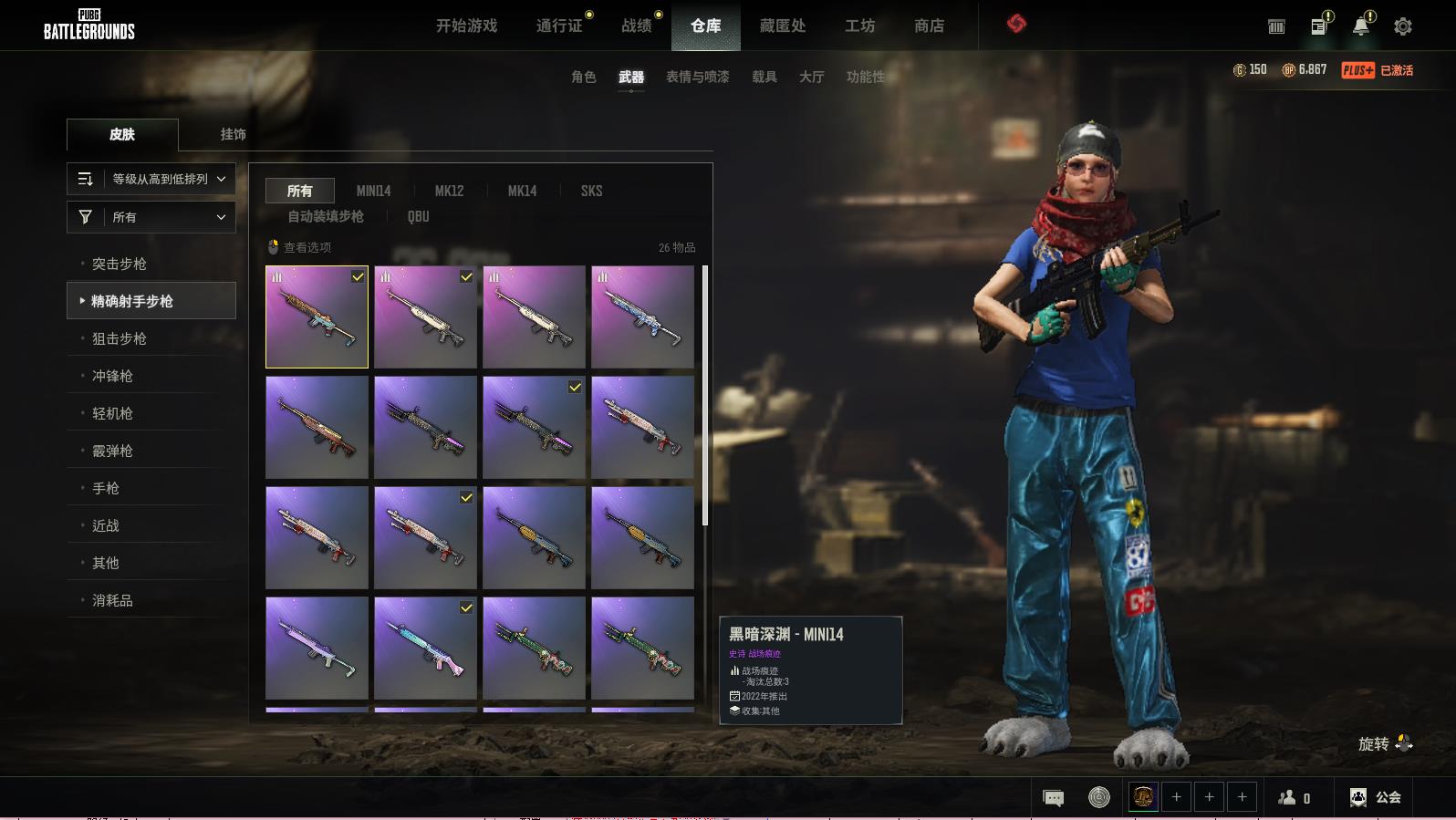The height and width of the screenshot is (820, 1456).
Task: Select the 狙击步枪 sniper rifle category
Action: 120,338
